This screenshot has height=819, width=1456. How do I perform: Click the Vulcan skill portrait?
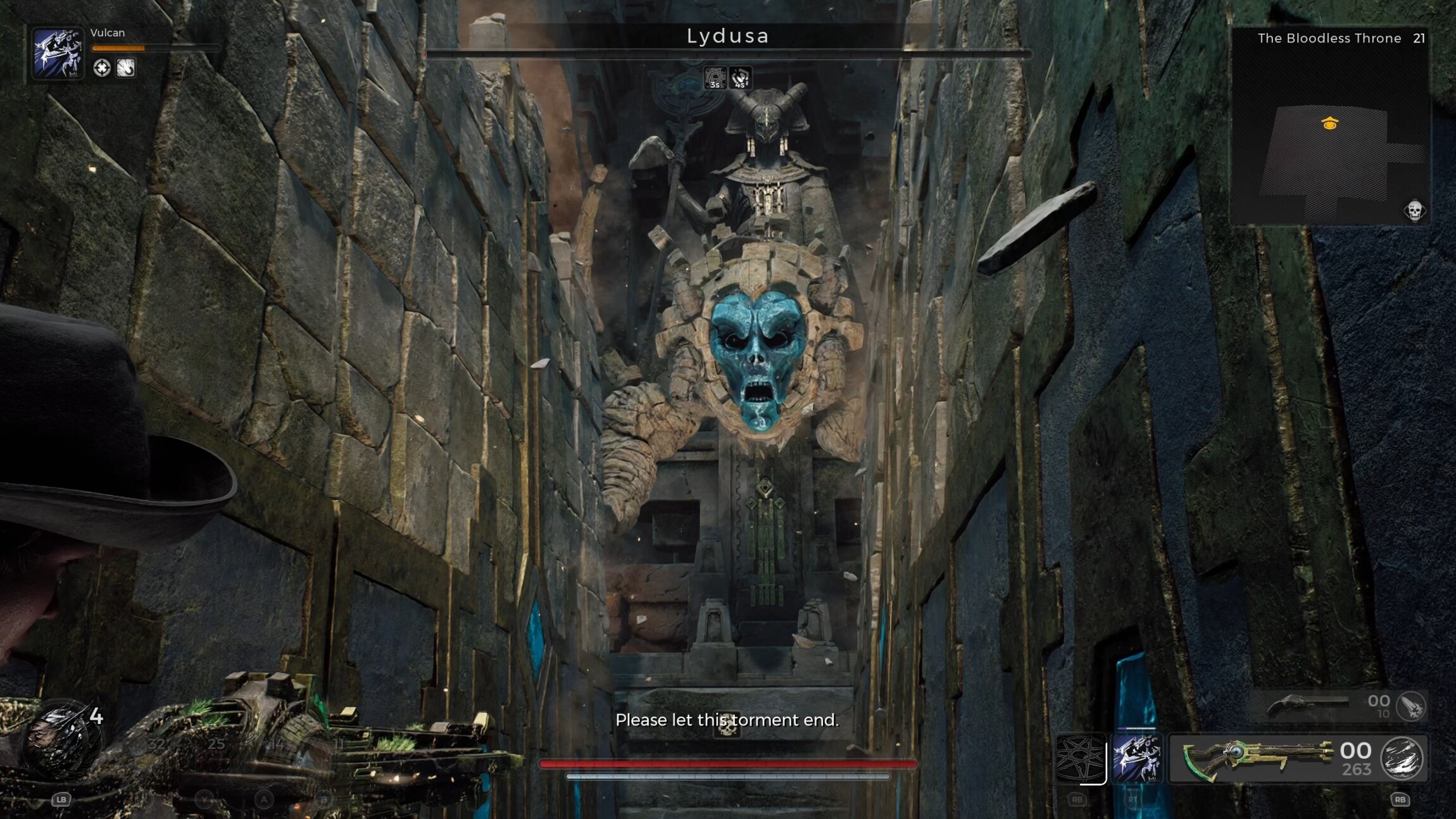[58, 53]
